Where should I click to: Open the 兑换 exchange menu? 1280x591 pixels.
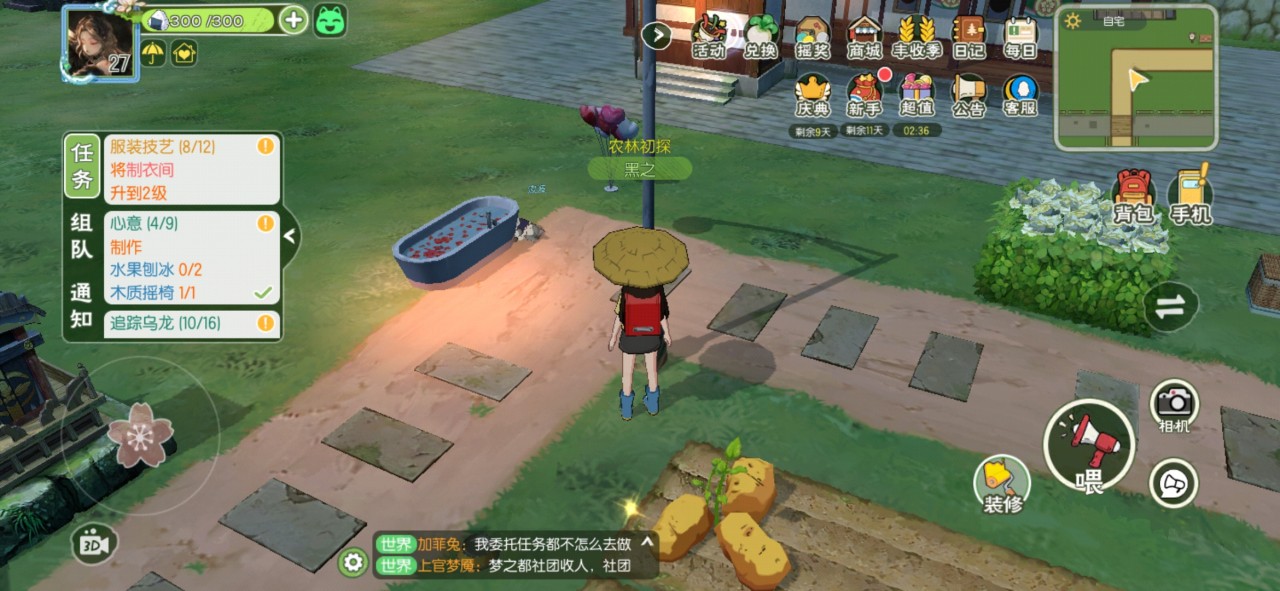[x=761, y=36]
